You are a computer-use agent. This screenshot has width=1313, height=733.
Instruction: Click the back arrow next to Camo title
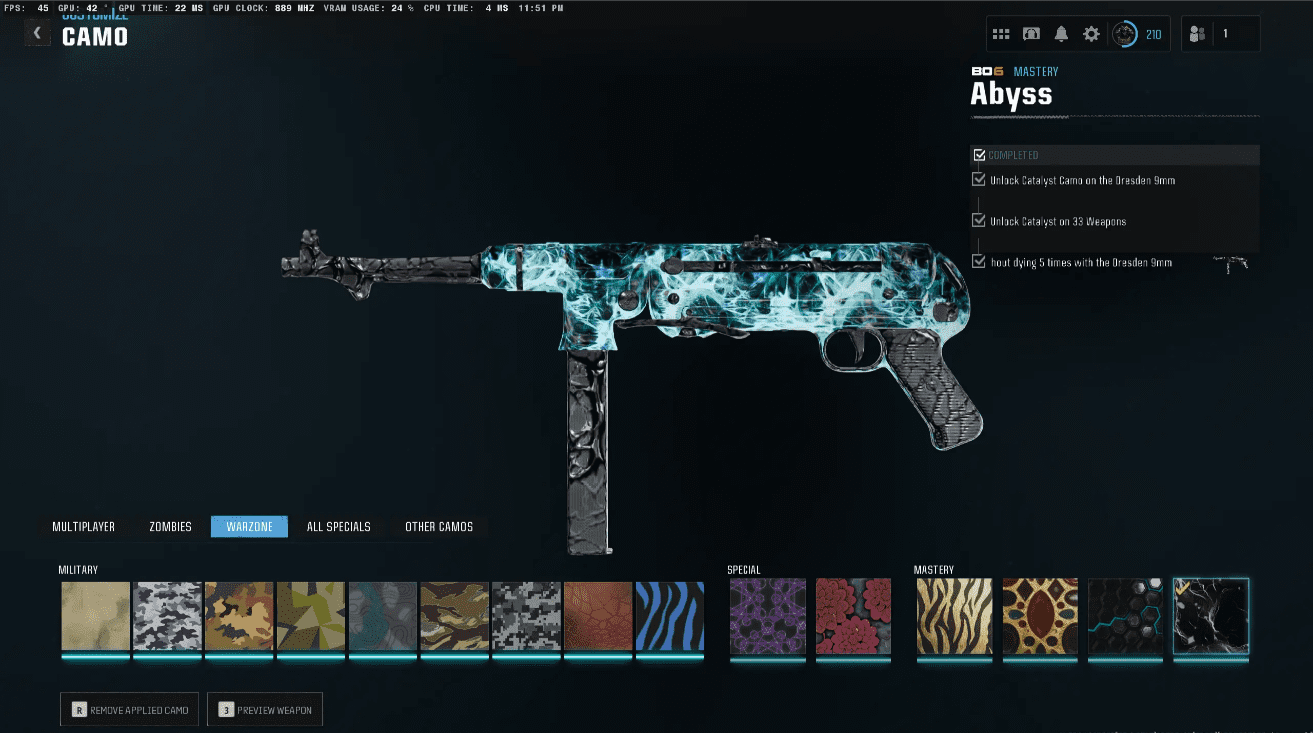tap(37, 32)
